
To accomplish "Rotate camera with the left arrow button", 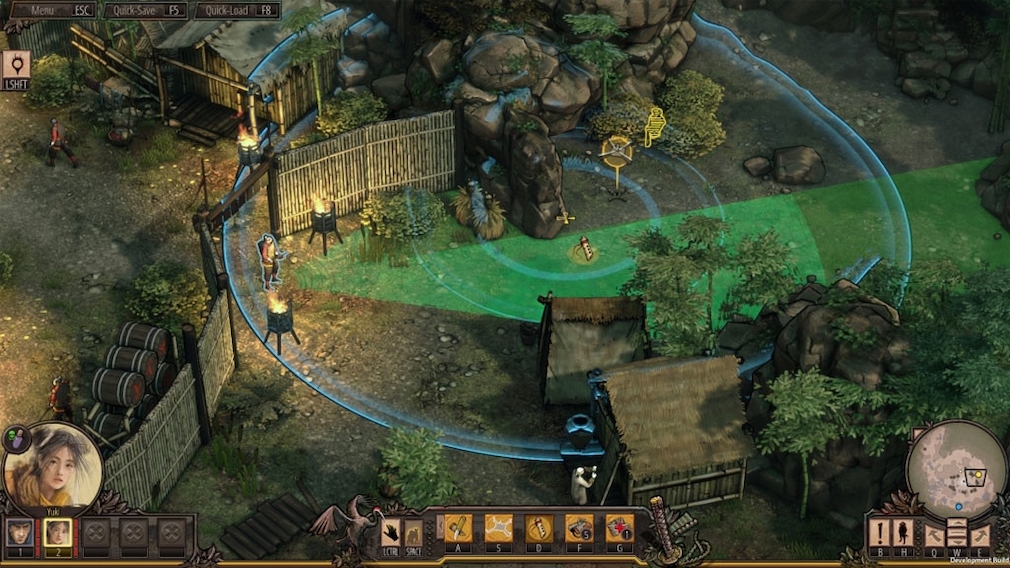I will [x=933, y=535].
